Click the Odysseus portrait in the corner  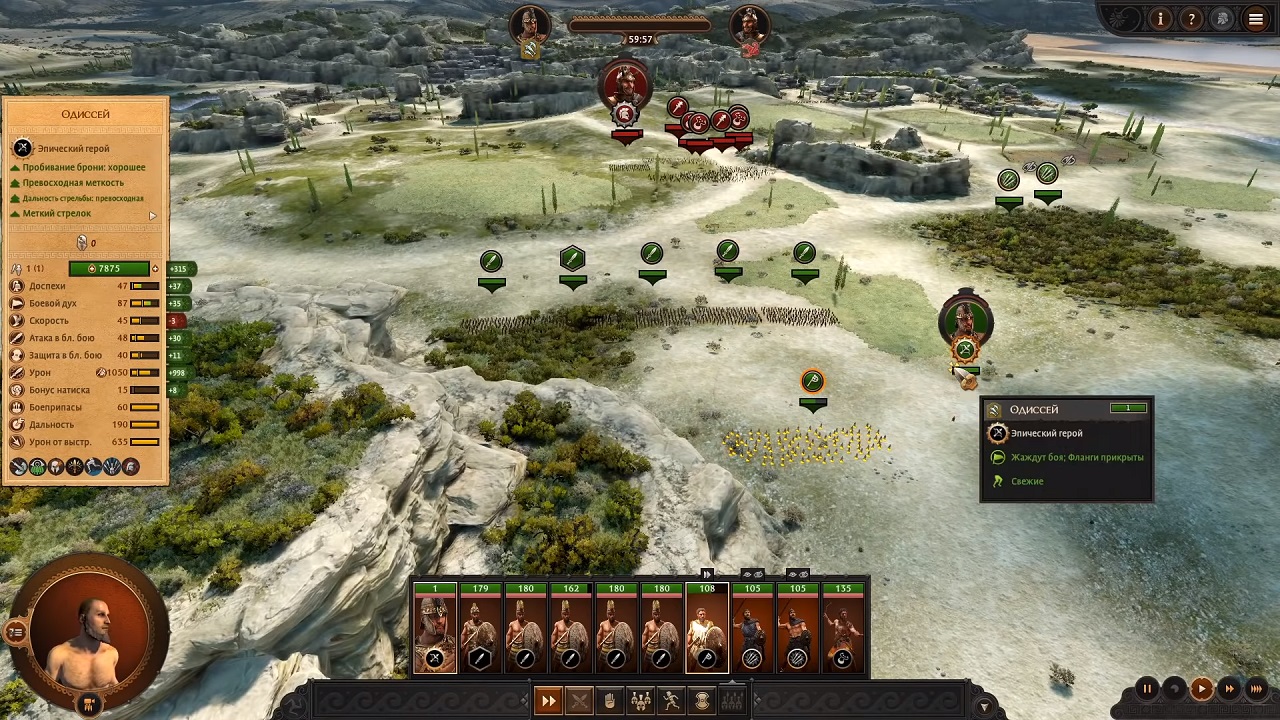[x=88, y=625]
